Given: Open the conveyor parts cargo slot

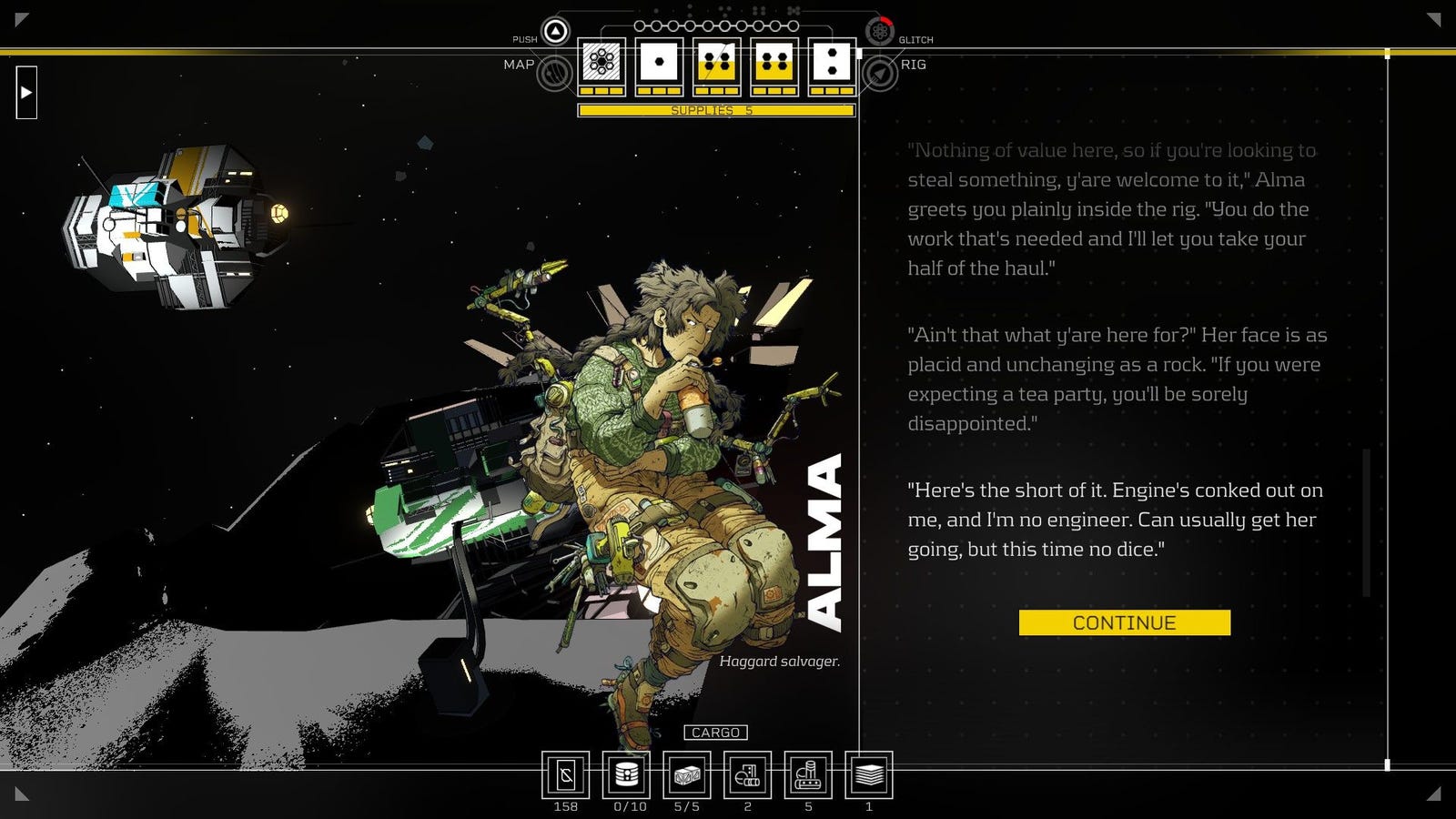Looking at the screenshot, I should click(808, 775).
